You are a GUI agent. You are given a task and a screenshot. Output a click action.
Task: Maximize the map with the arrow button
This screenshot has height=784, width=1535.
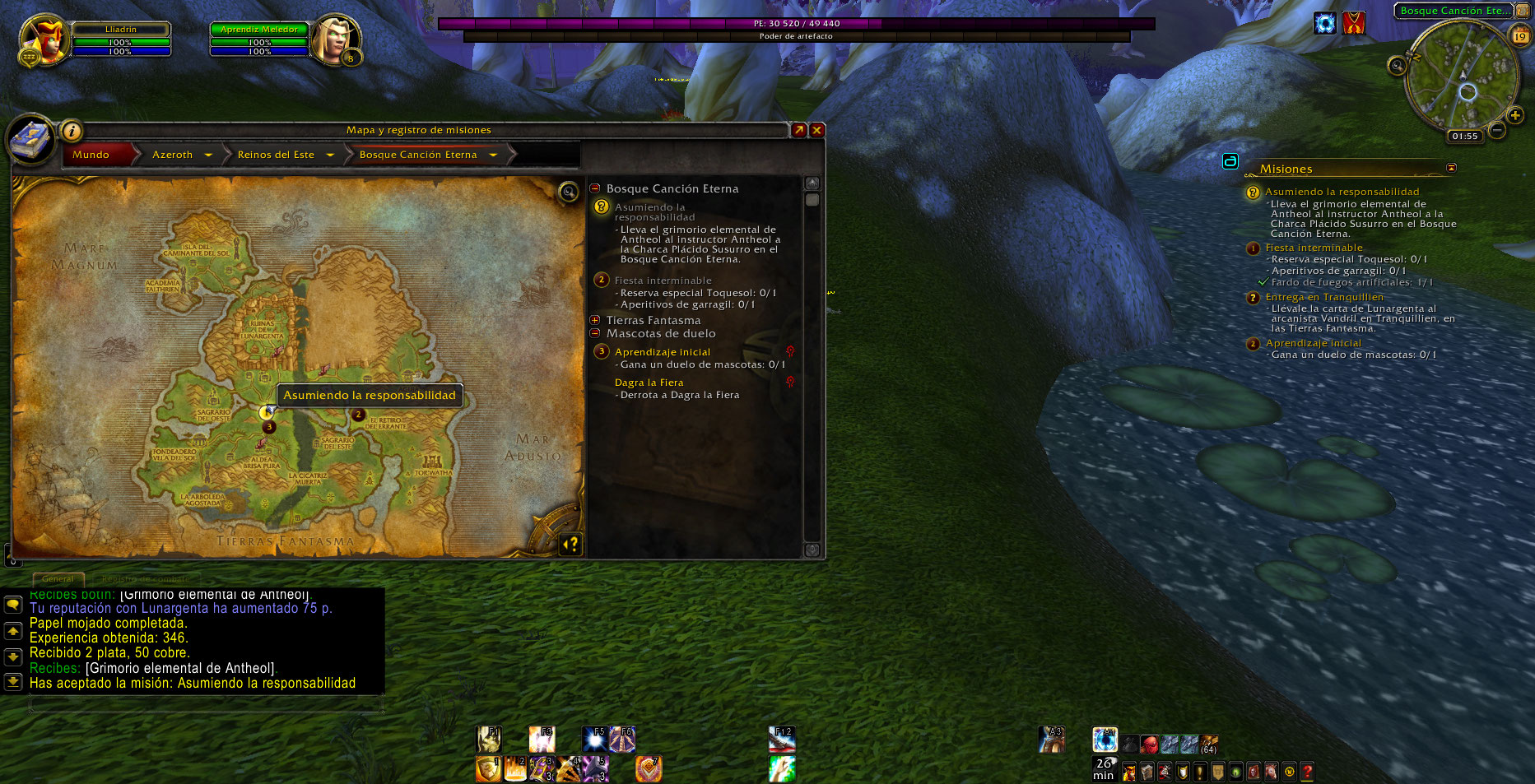coord(798,130)
